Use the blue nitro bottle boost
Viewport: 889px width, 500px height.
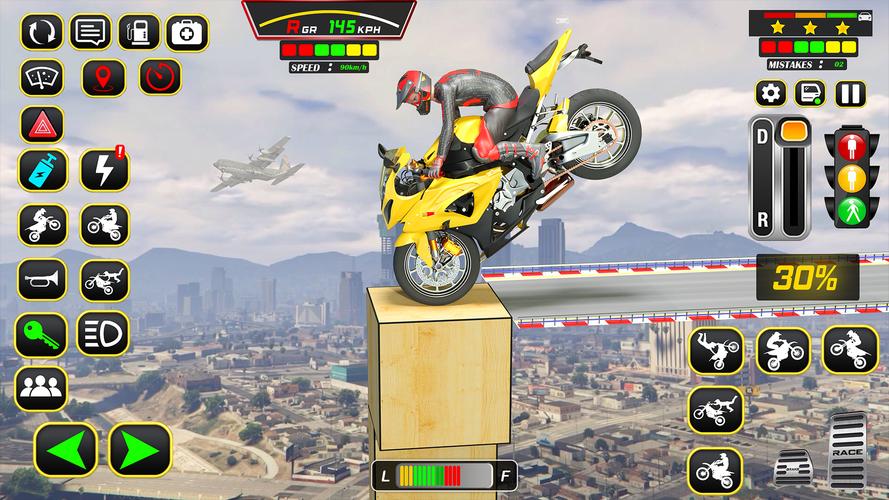[x=41, y=171]
